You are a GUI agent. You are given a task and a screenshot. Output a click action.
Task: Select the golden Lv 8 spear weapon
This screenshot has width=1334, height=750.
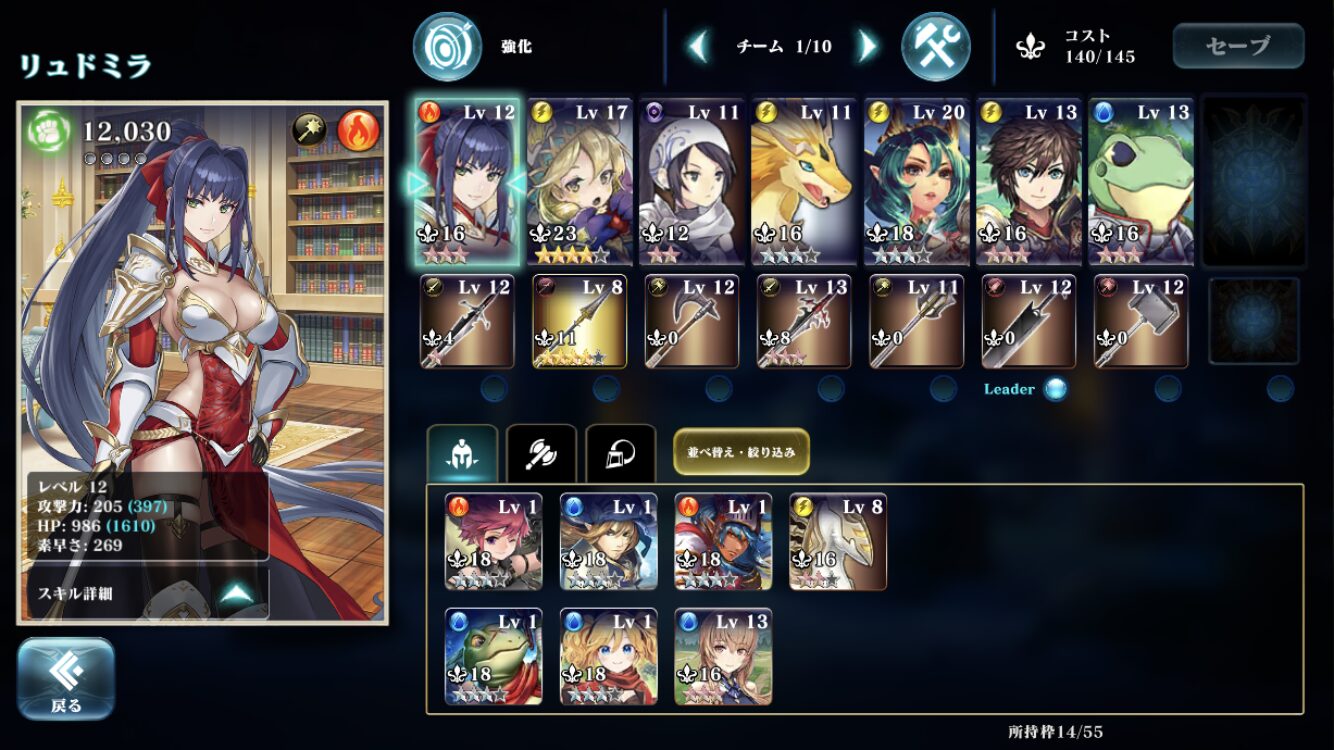click(579, 322)
